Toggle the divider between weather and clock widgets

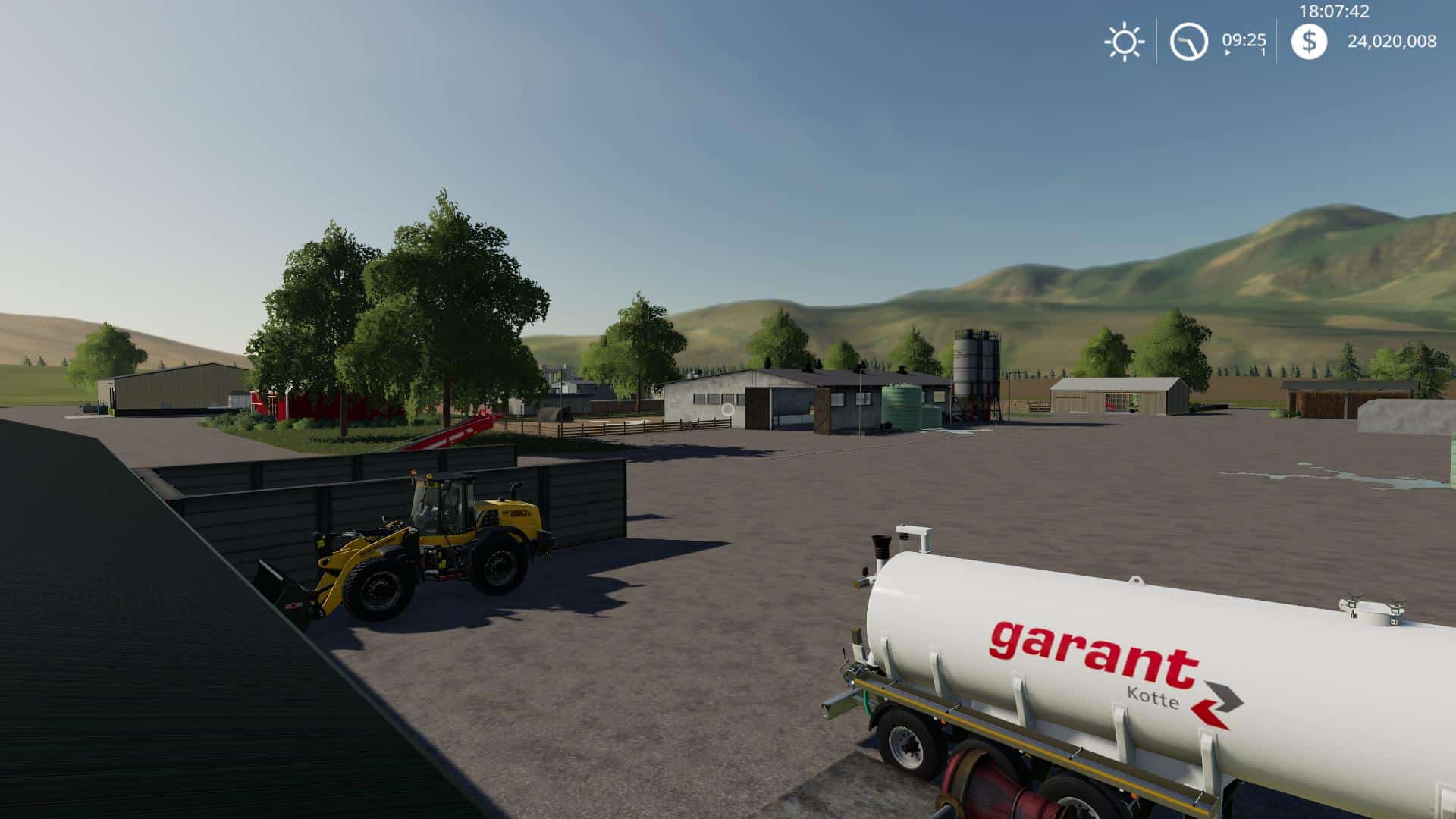(x=1156, y=40)
